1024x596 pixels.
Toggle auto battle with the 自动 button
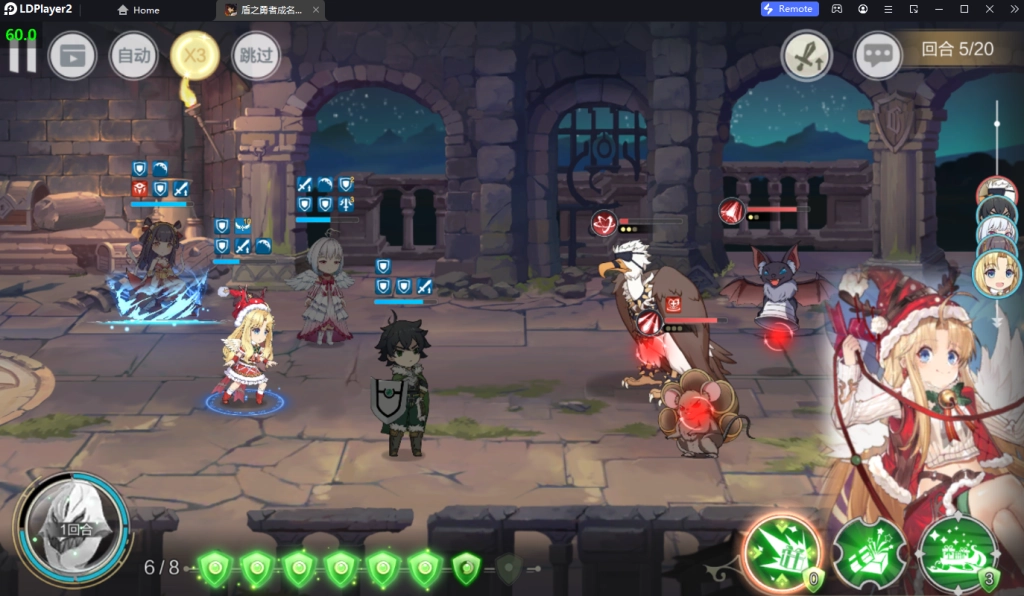pyautogui.click(x=133, y=56)
